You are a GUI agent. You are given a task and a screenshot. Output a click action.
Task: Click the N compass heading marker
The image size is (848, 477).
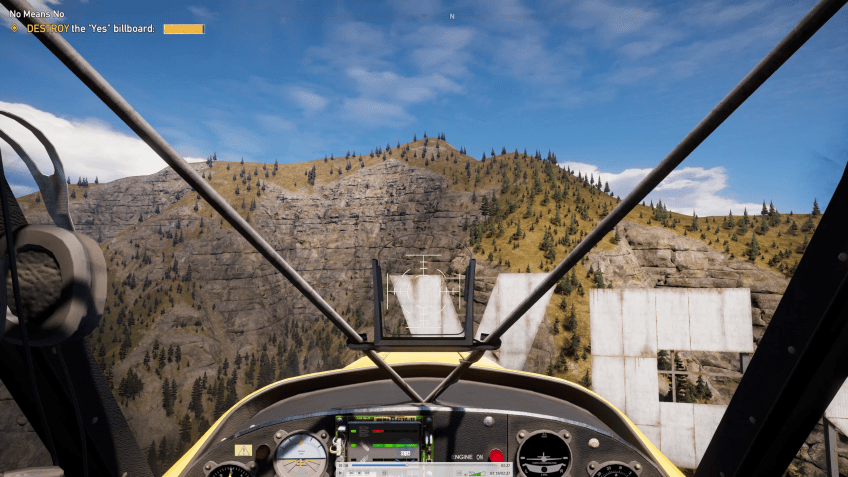[452, 16]
